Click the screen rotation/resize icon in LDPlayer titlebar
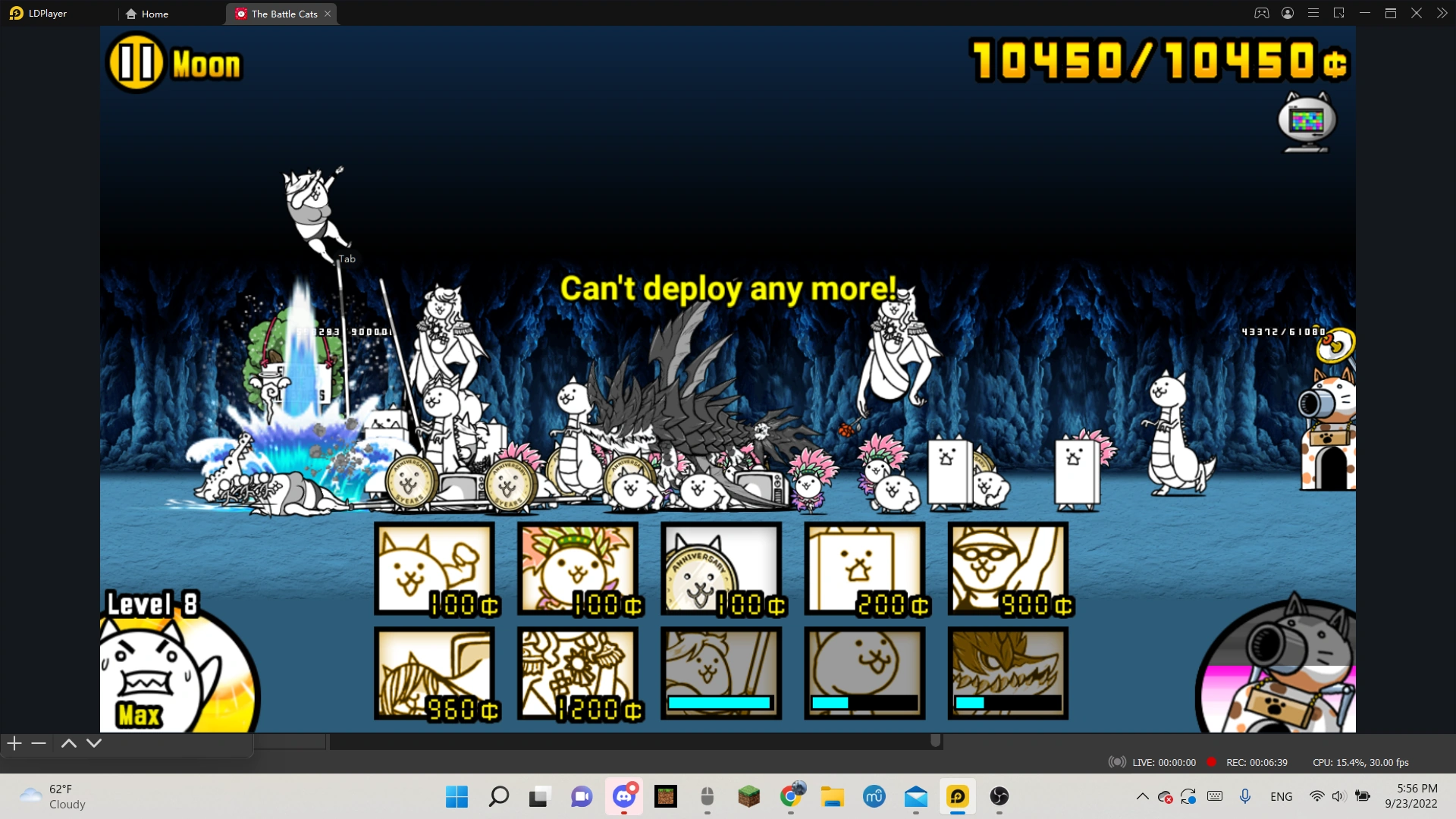 tap(1340, 13)
